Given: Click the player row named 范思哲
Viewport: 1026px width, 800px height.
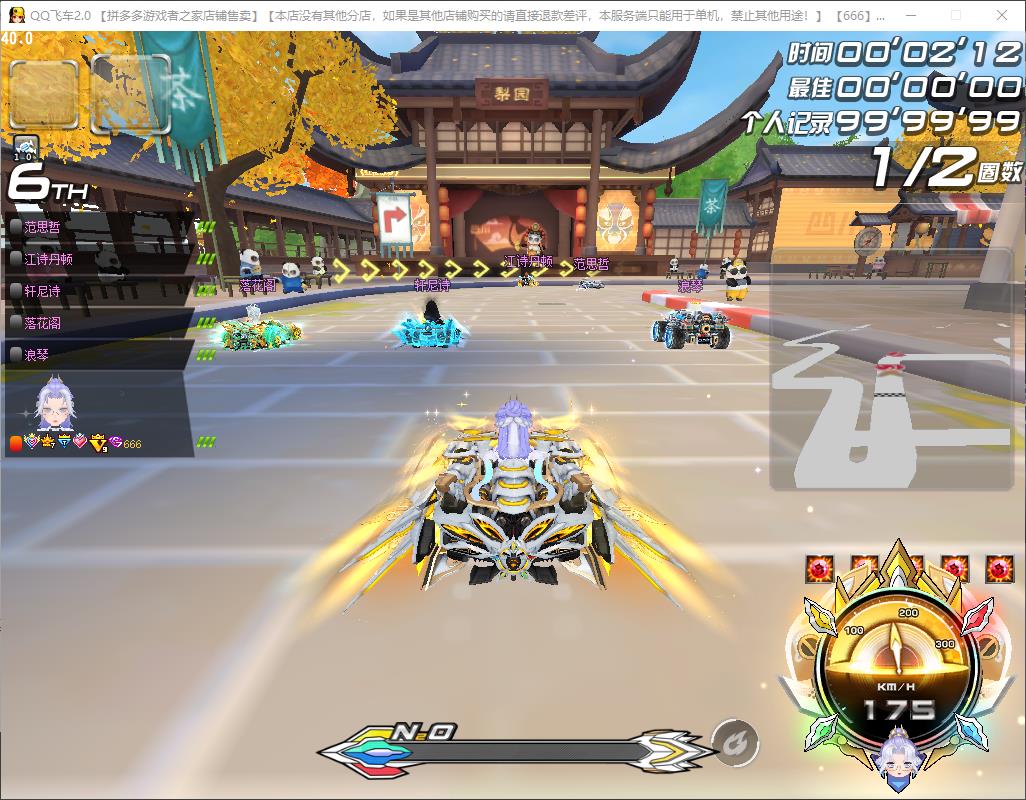Looking at the screenshot, I should pos(100,227).
